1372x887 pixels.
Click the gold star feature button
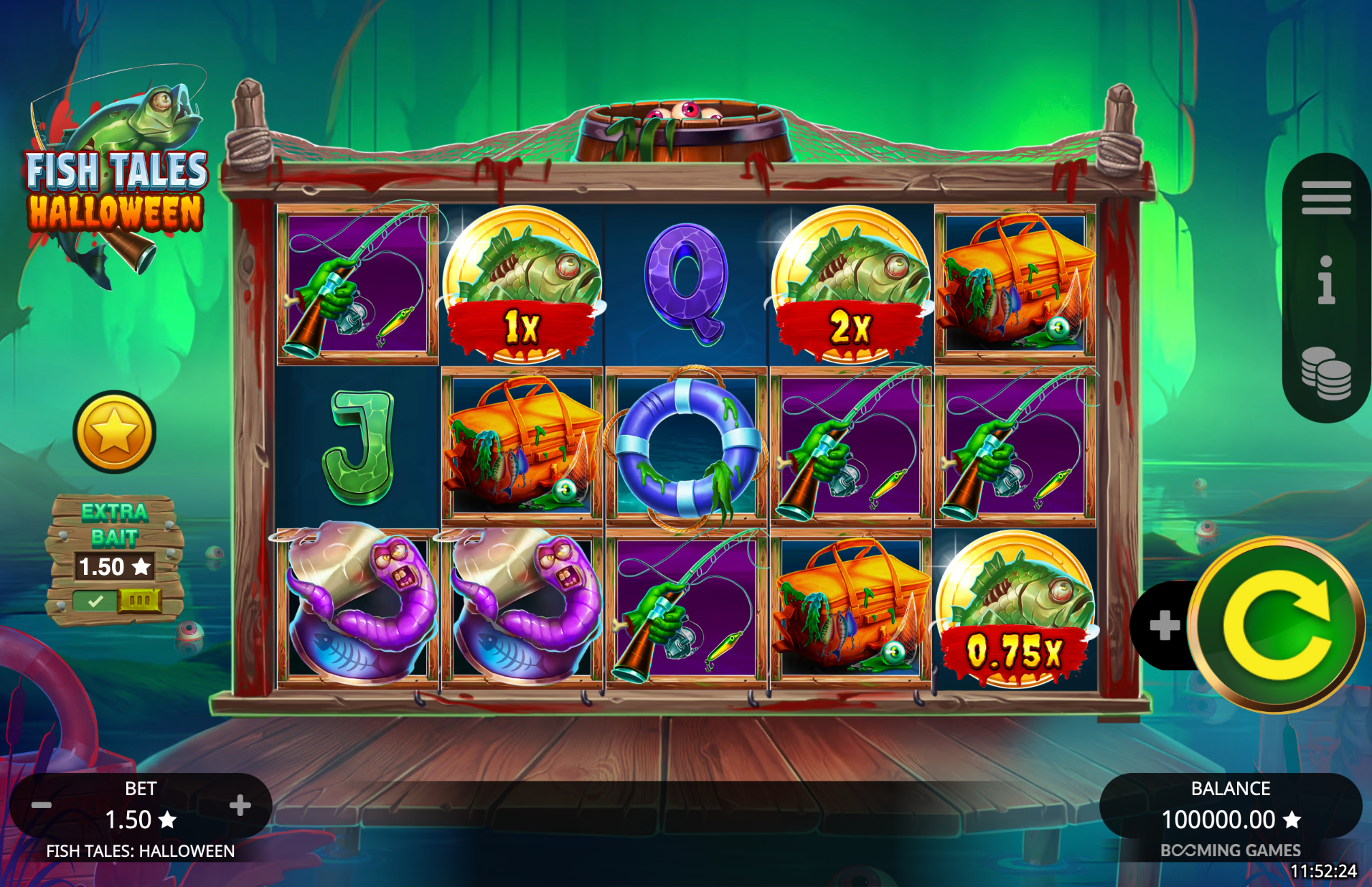[114, 432]
